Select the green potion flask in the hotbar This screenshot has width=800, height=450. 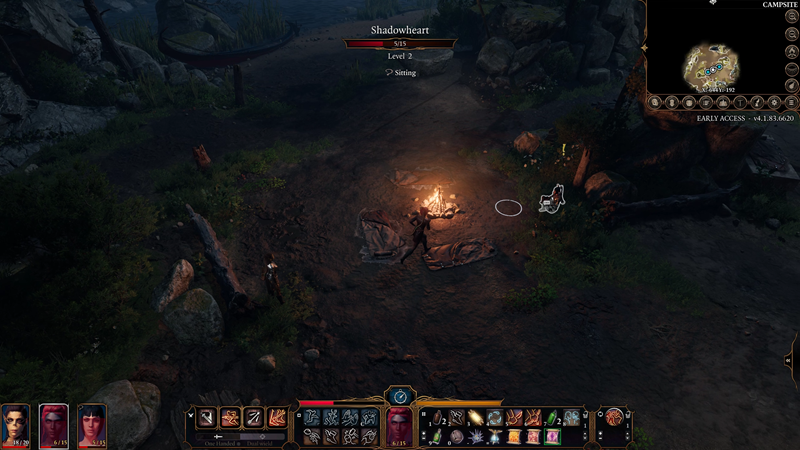pos(554,419)
